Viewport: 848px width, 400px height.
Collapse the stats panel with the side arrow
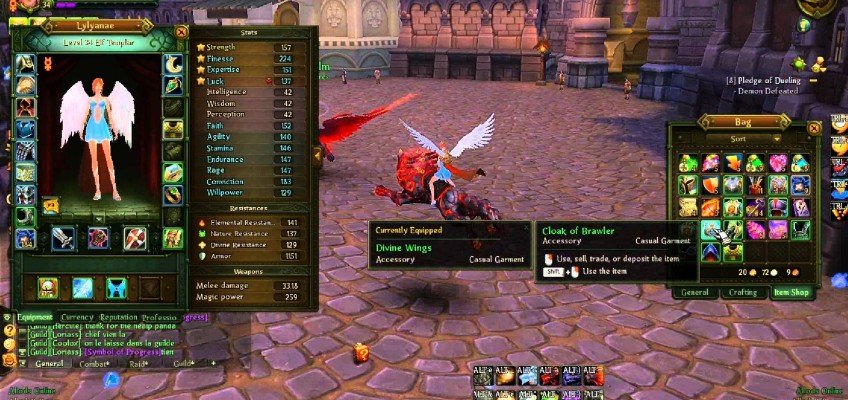coord(317,153)
